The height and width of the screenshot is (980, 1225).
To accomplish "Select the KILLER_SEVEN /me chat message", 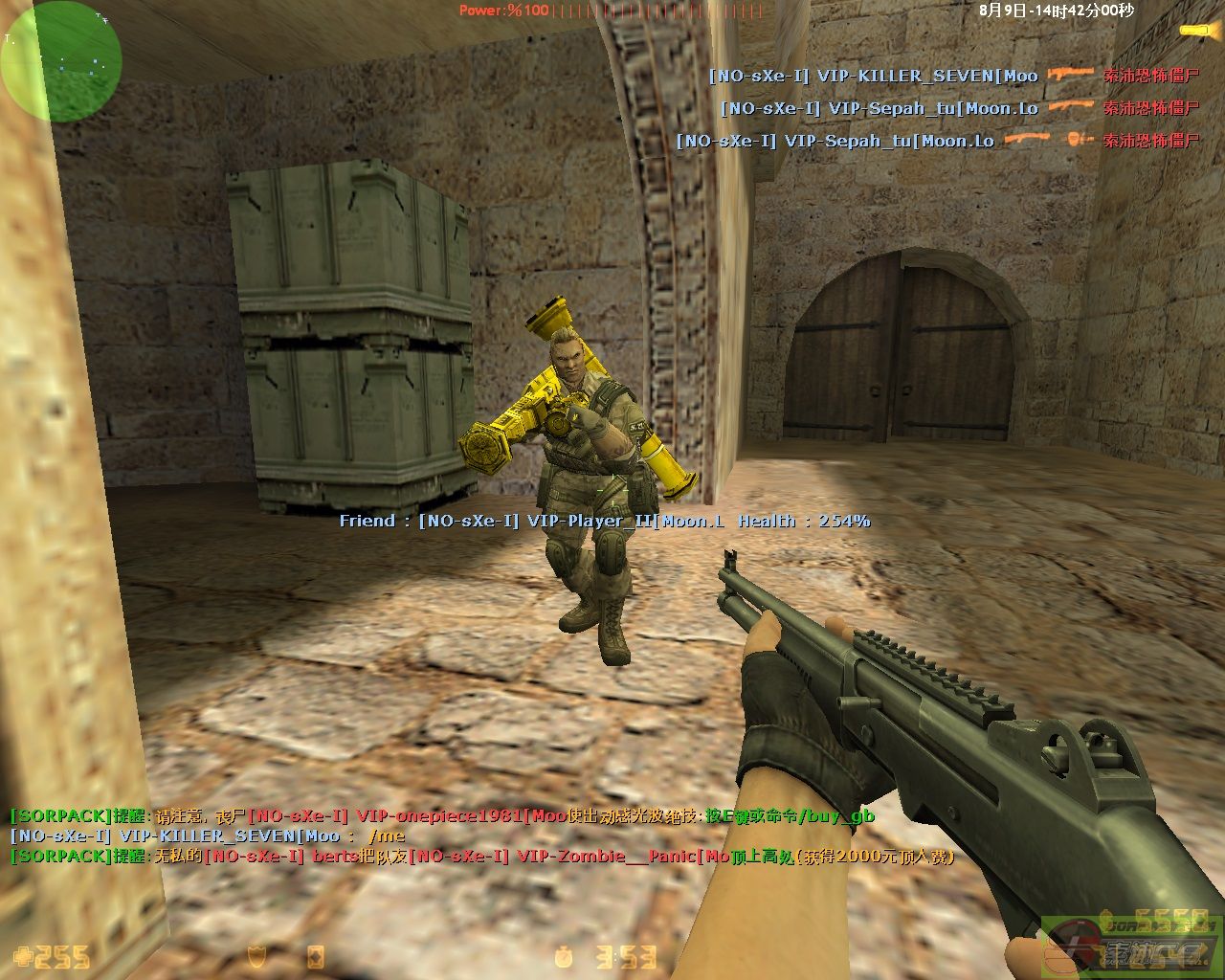I will coord(207,836).
